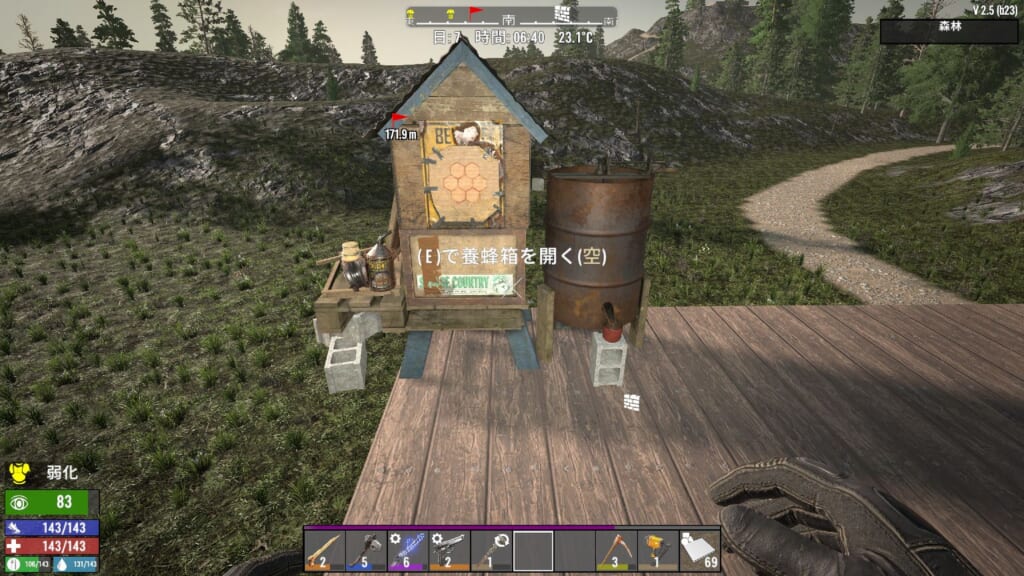Equip the stone sledgehammer from the hotbar
Image resolution: width=1024 pixels, height=576 pixels.
coord(366,550)
